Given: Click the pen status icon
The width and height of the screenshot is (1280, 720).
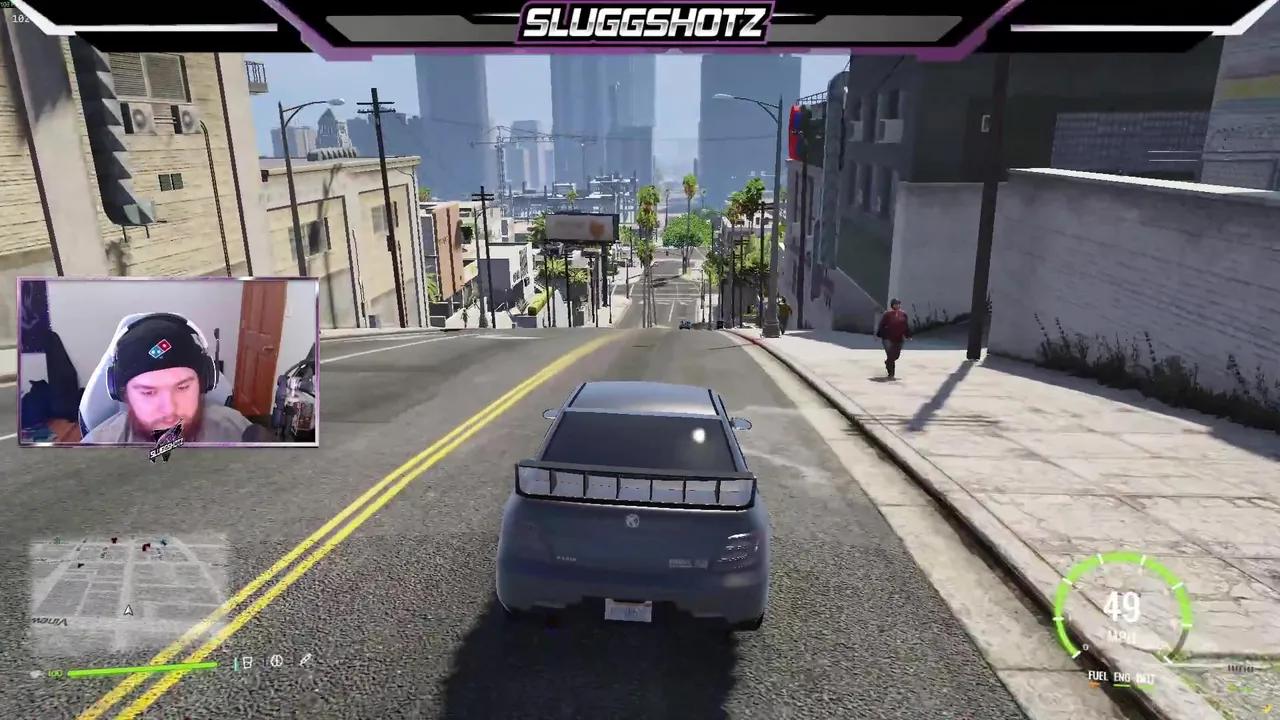Looking at the screenshot, I should 306,660.
